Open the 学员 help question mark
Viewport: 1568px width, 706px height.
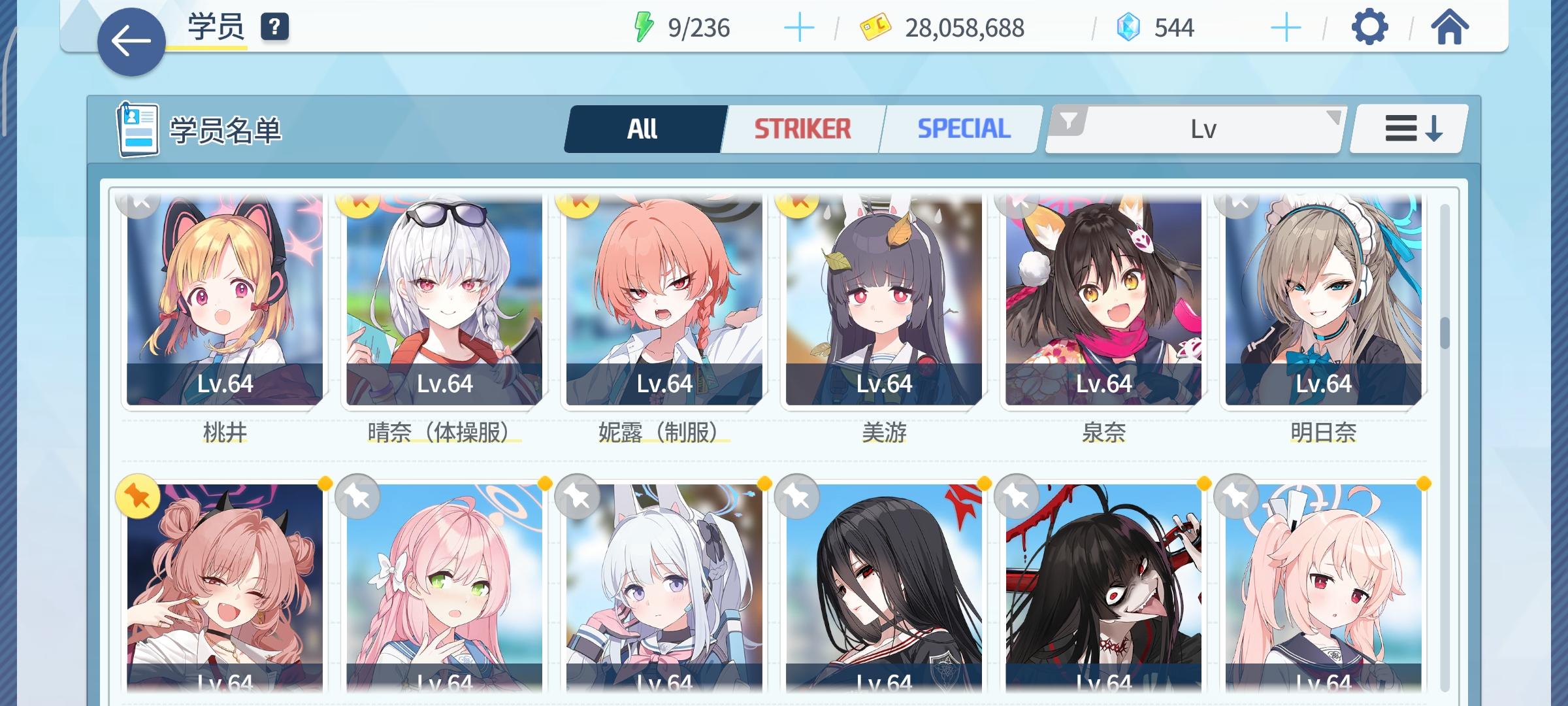click(275, 27)
